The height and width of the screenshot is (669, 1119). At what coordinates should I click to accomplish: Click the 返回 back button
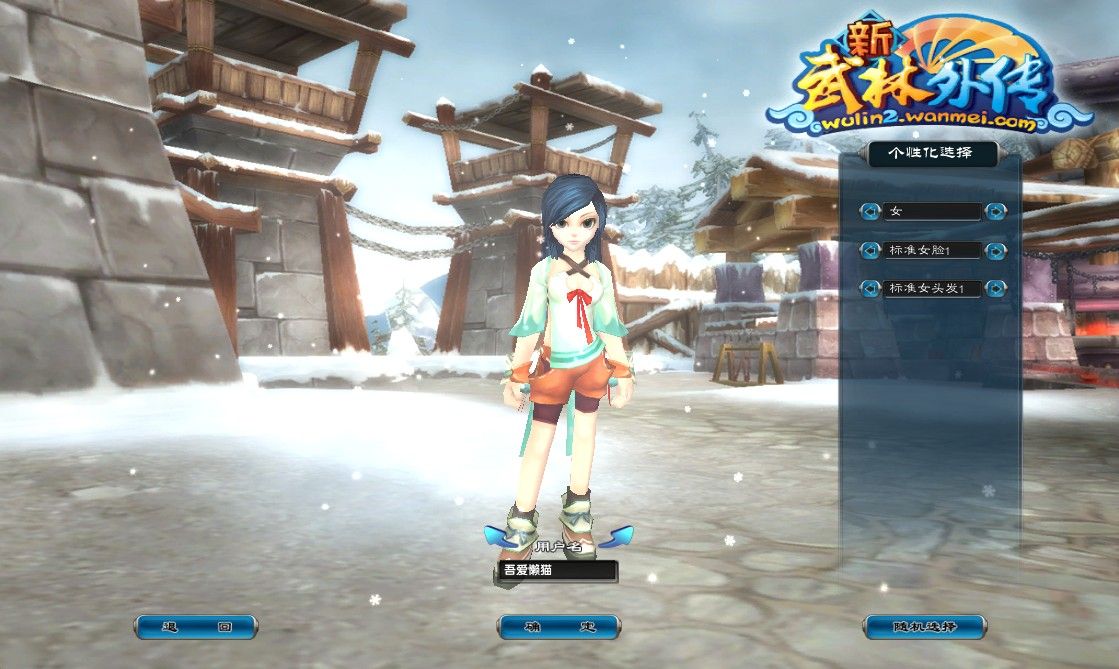tap(196, 627)
